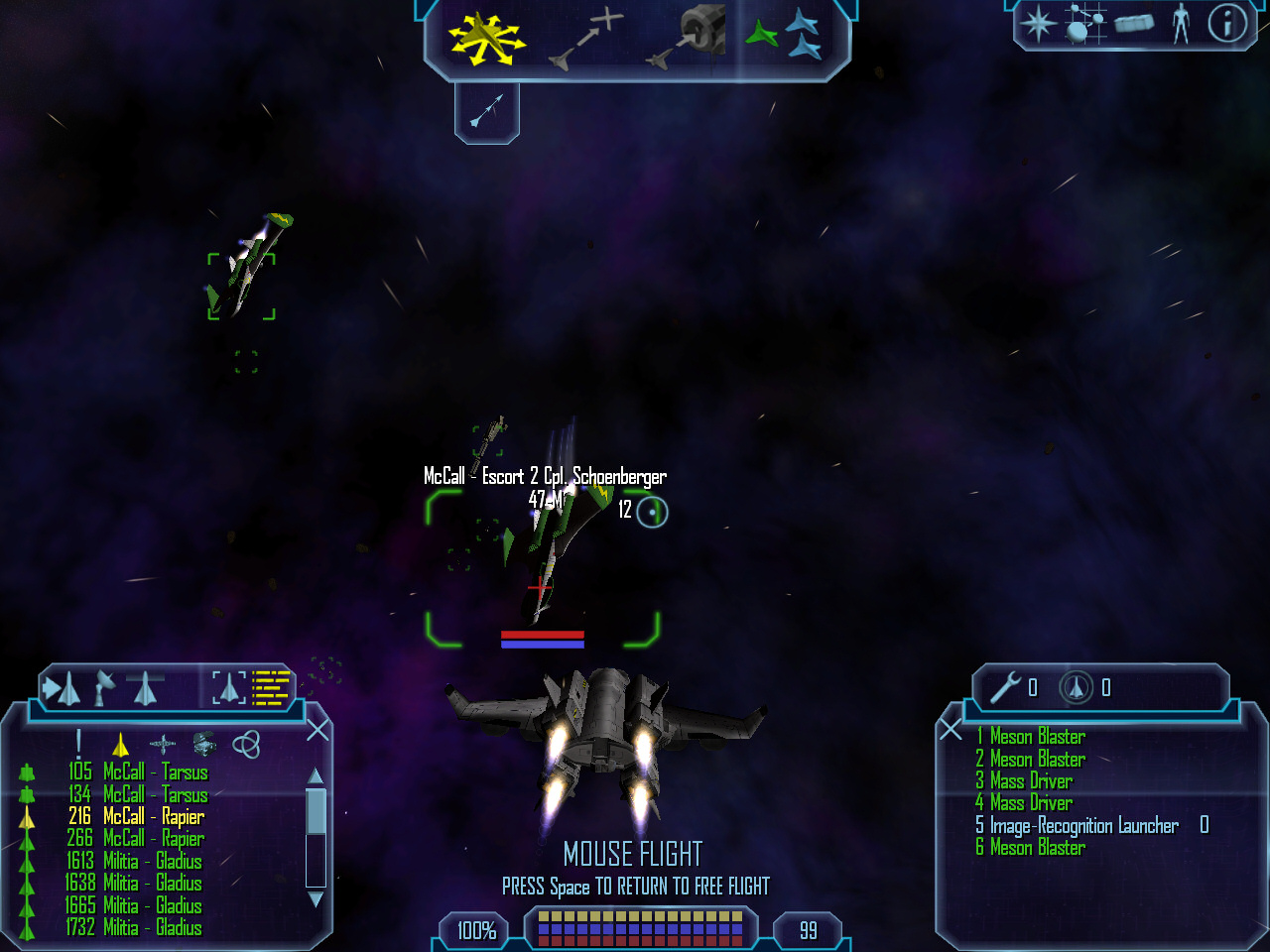The height and width of the screenshot is (952, 1270).
Task: Click the satellite dish scan icon
Action: 104,686
